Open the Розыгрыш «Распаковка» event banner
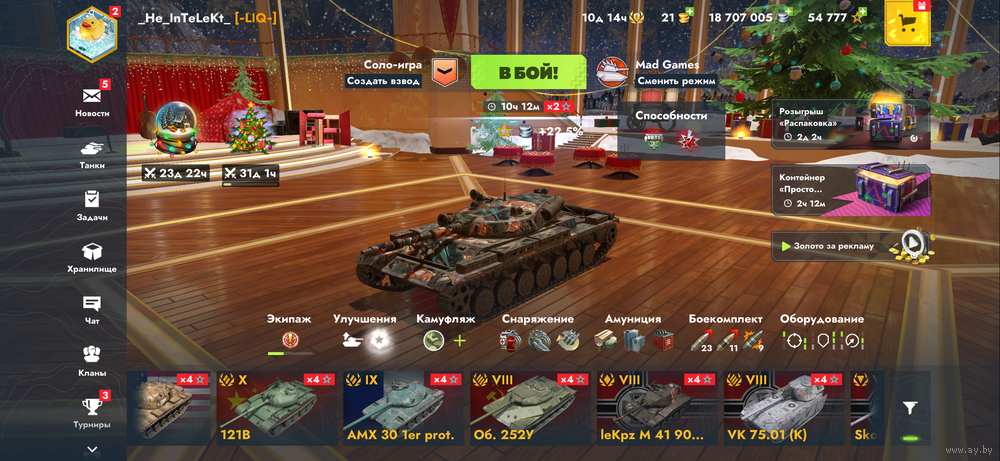This screenshot has width=1000, height=461. pyautogui.click(x=850, y=124)
